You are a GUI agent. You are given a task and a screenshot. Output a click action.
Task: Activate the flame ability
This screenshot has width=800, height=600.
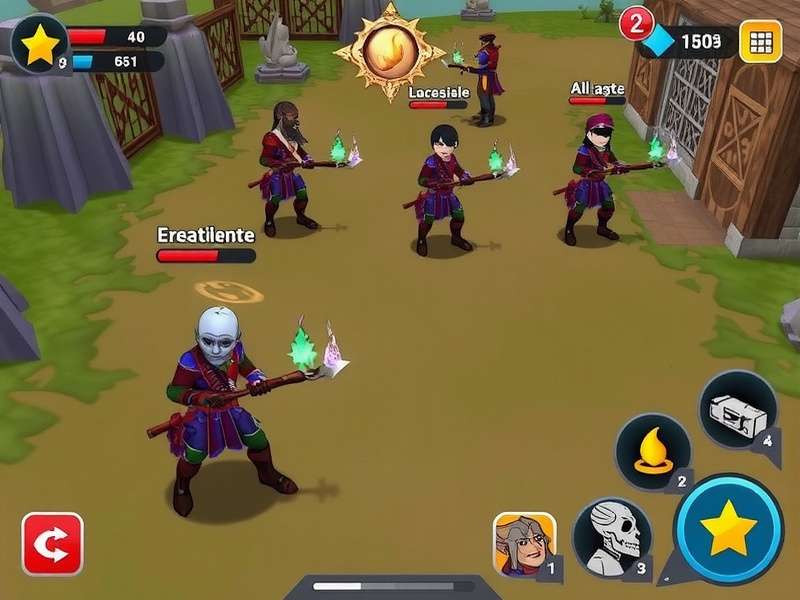pyautogui.click(x=652, y=452)
